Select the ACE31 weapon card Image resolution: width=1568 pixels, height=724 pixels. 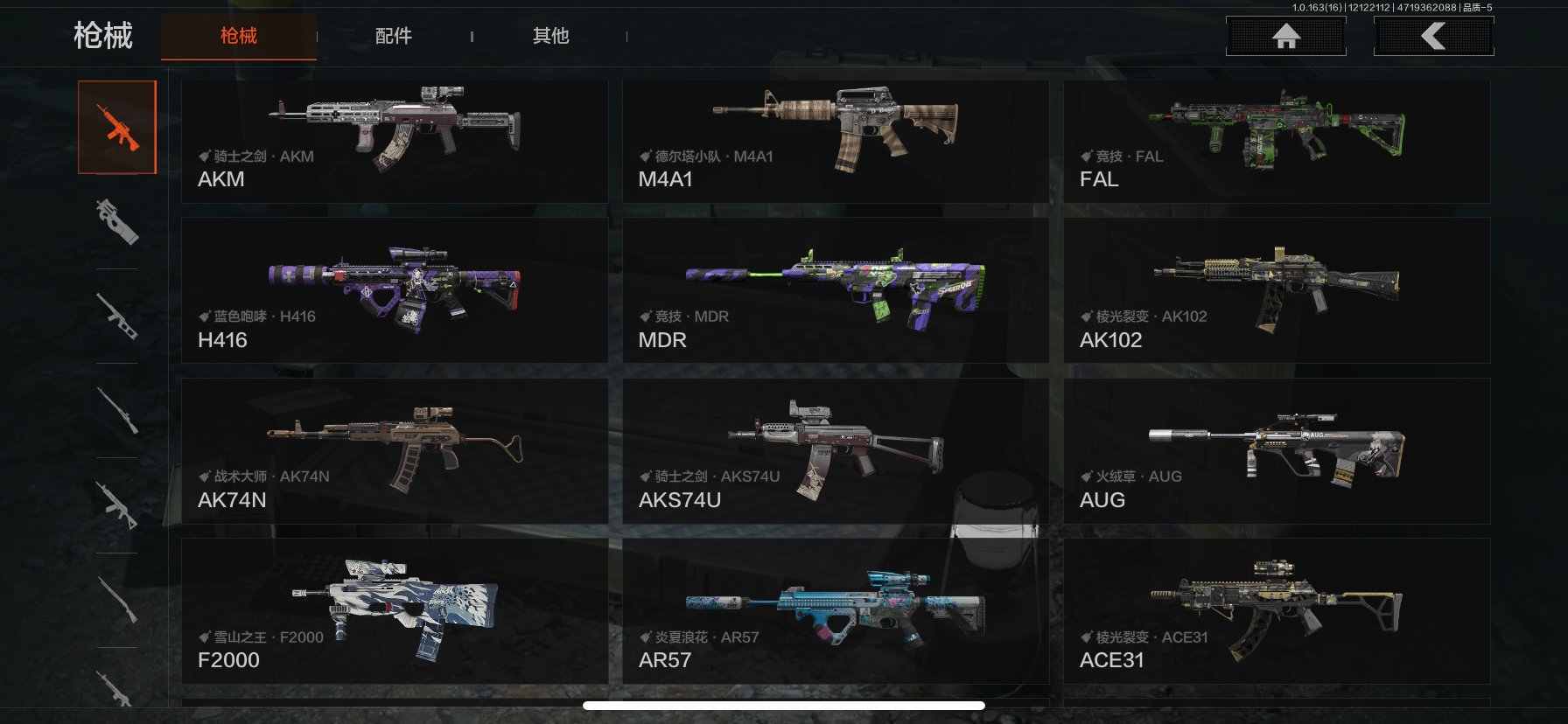1276,611
